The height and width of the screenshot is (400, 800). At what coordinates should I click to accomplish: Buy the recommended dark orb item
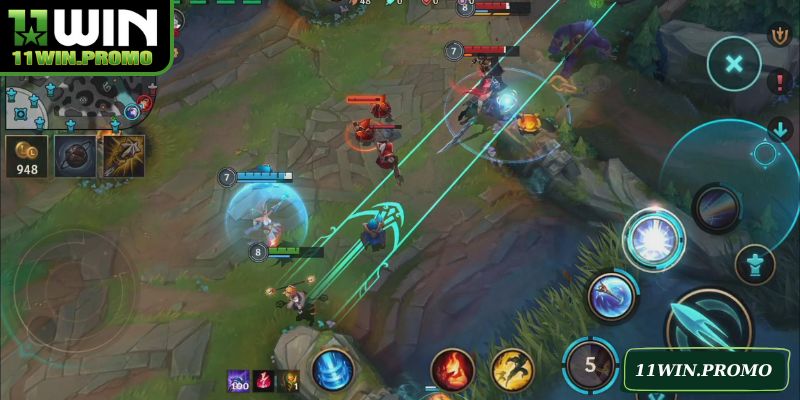click(x=75, y=156)
